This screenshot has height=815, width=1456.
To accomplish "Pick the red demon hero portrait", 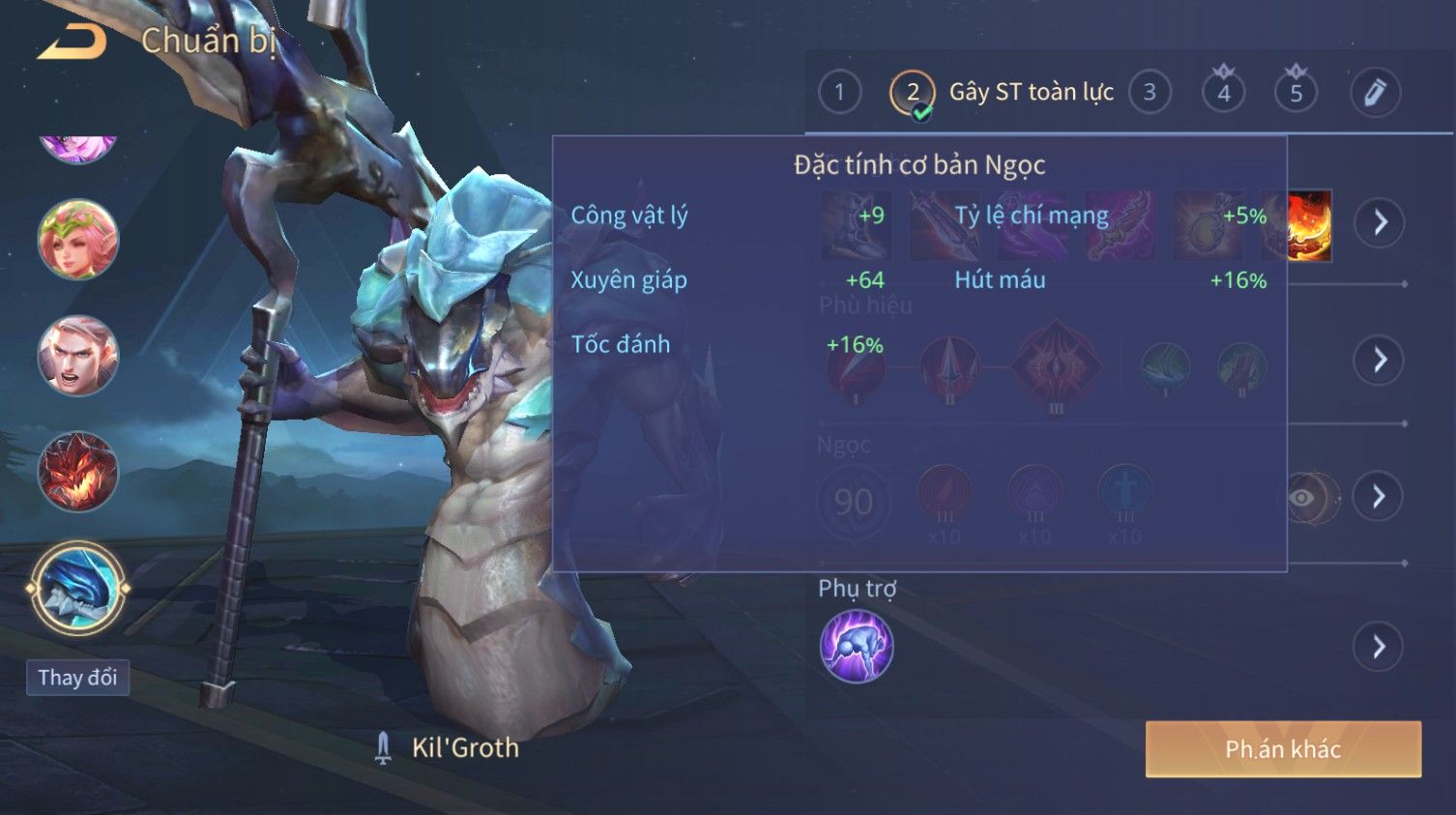I will point(77,472).
